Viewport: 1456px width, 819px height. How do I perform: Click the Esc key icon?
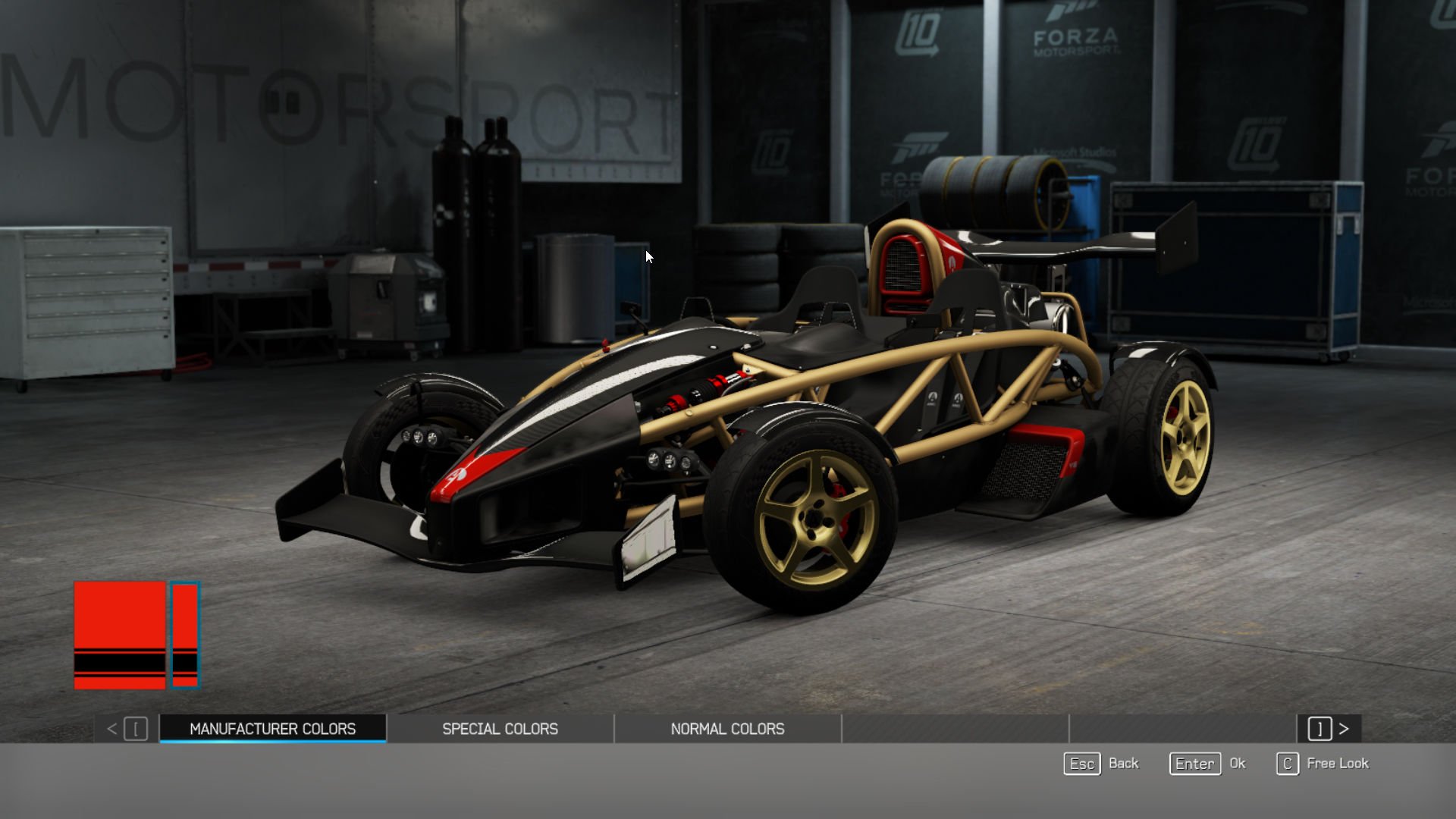pos(1081,764)
